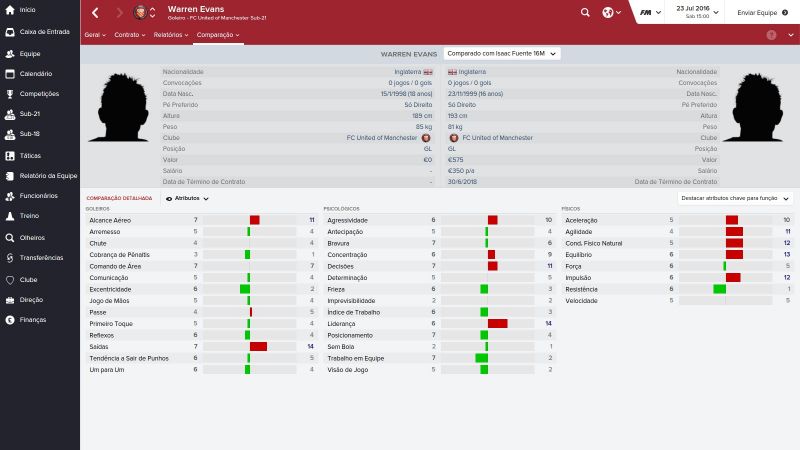Open the highlight key attributes dropdown

(734, 199)
